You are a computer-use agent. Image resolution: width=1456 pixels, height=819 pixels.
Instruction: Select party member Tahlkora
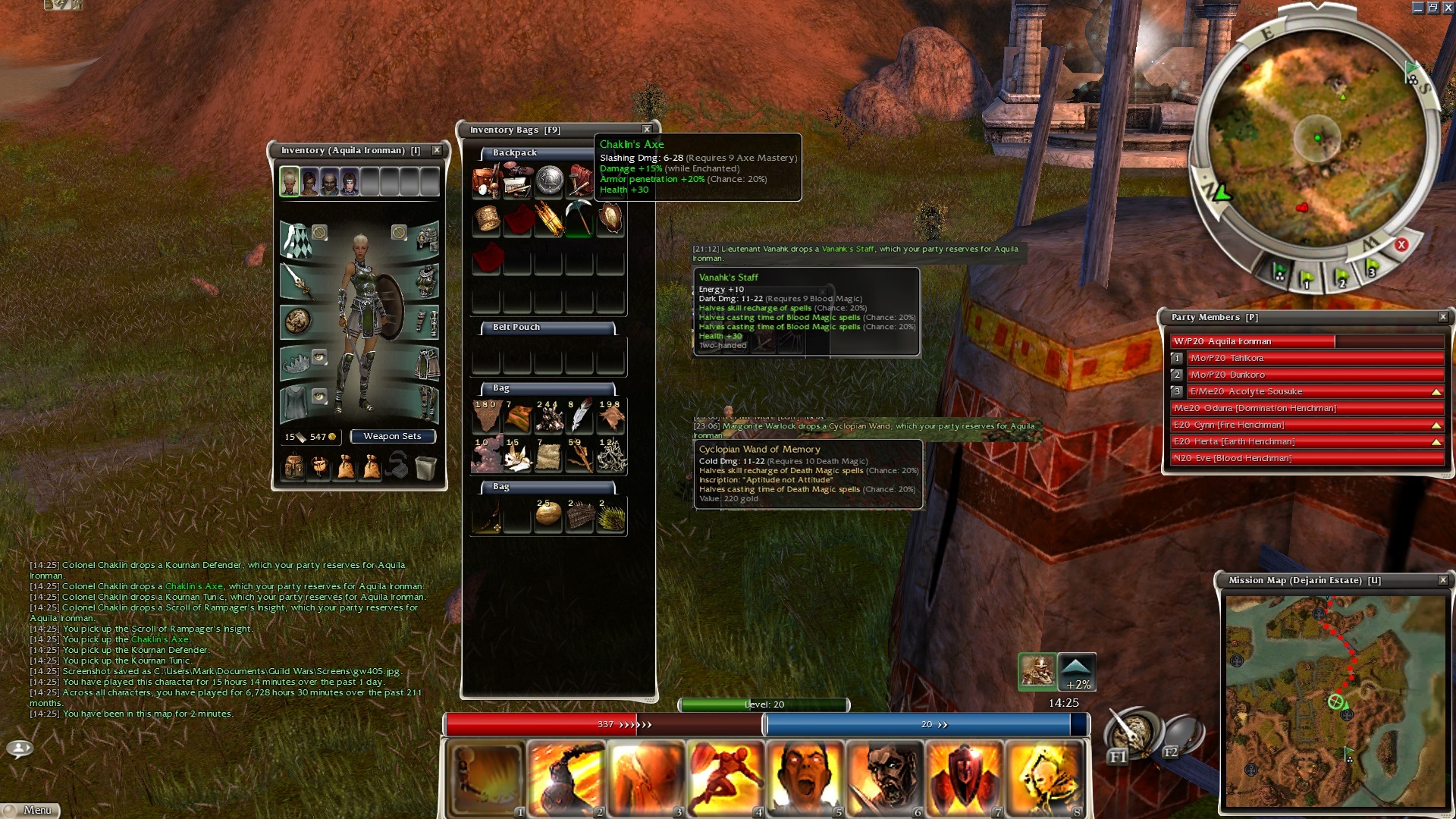1314,358
